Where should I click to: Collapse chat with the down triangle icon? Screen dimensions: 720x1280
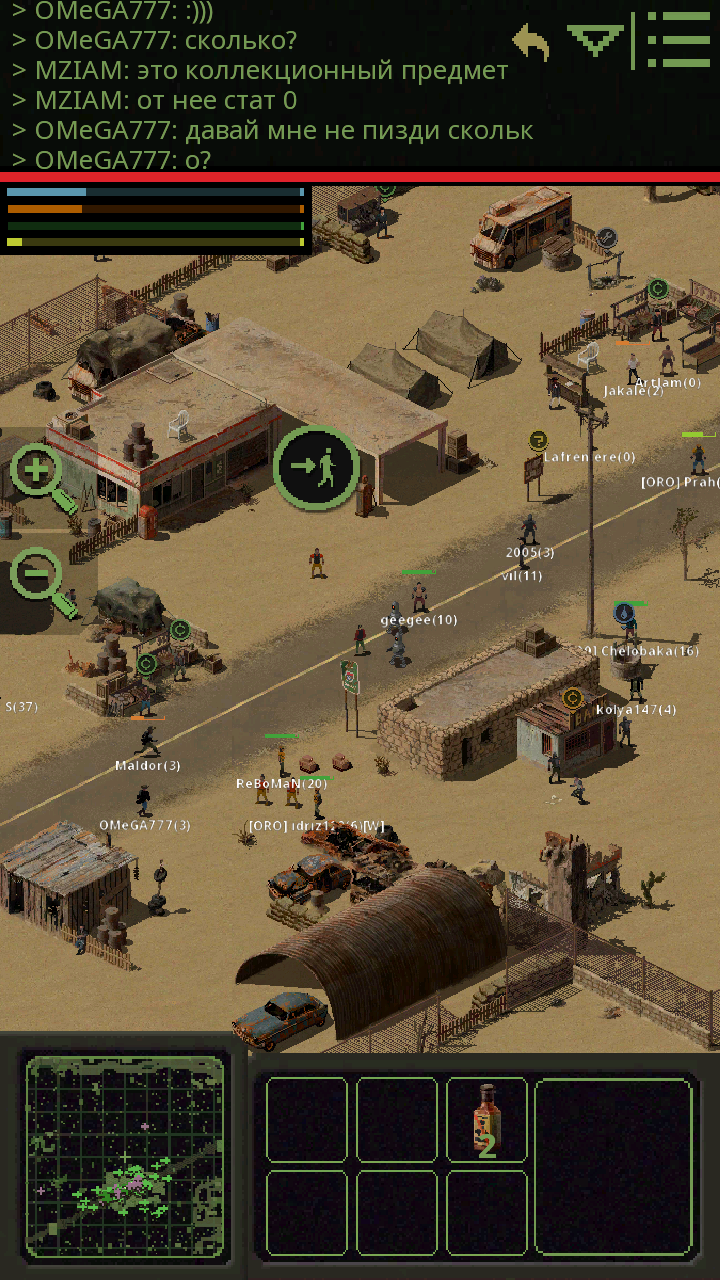click(x=595, y=40)
